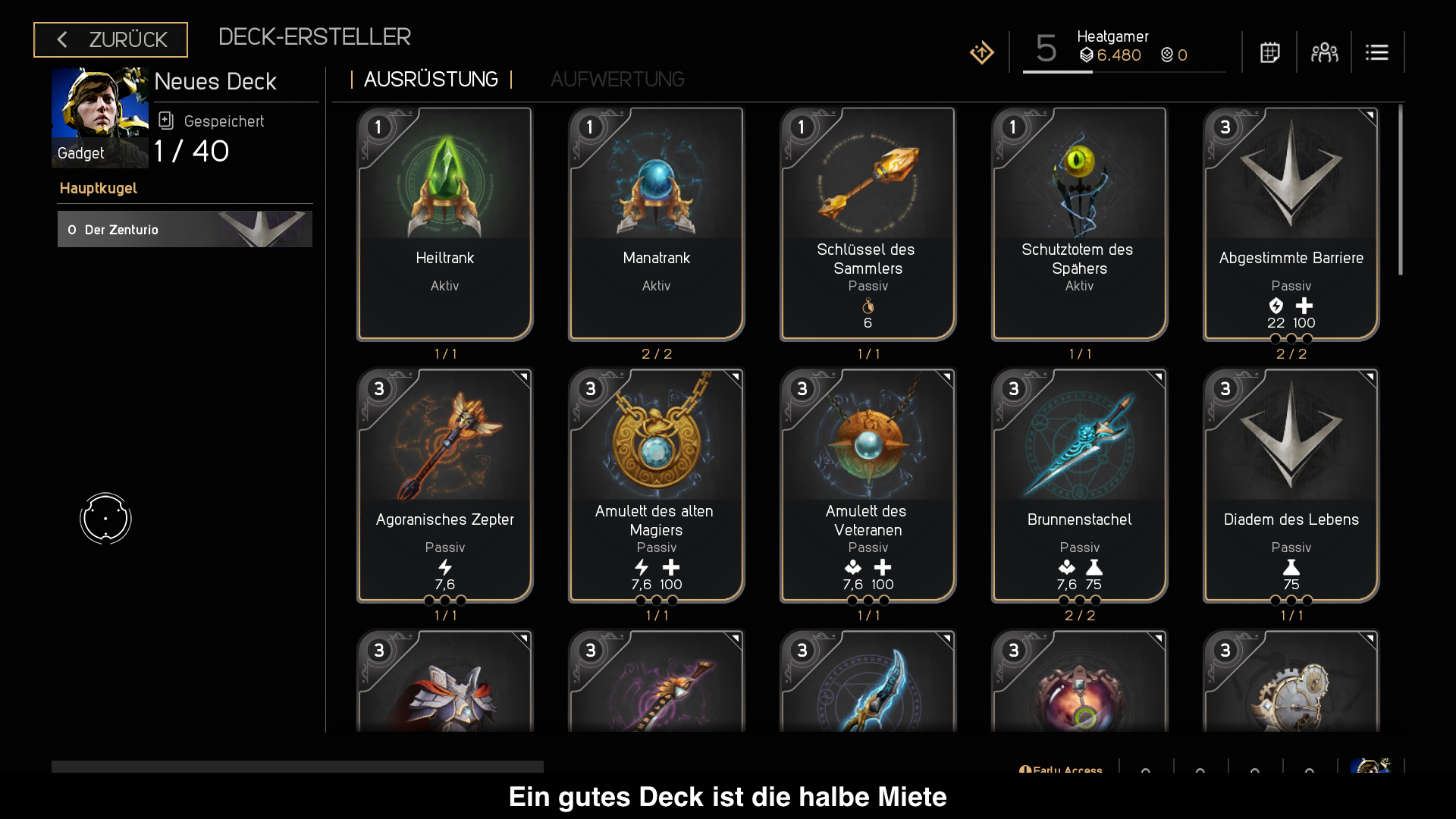This screenshot has height=819, width=1456.
Task: Add the Heiltrank card to the deck
Action: [x=445, y=223]
